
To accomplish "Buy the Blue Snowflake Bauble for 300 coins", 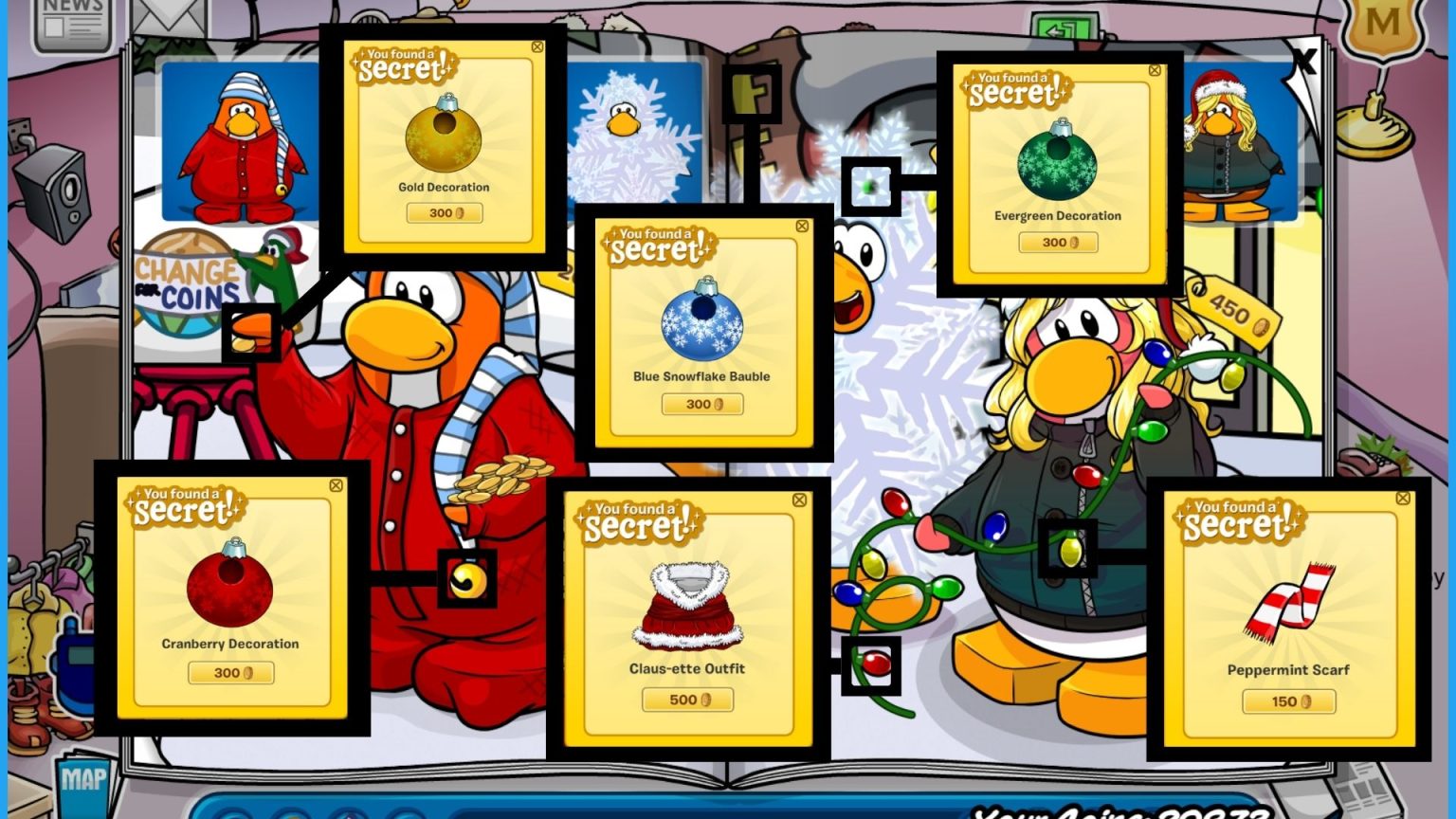I will pyautogui.click(x=703, y=405).
